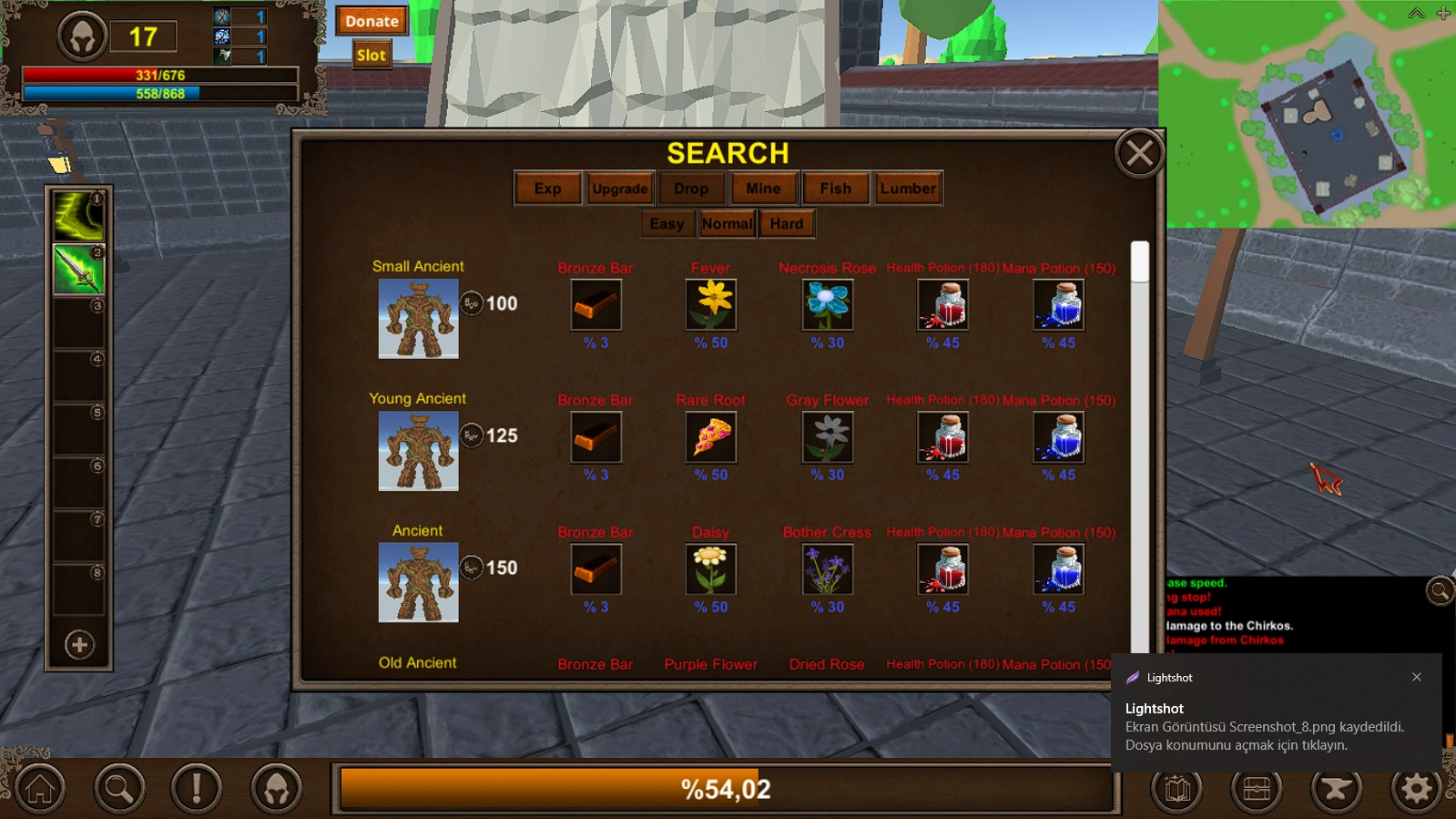
Task: Click the Slot button
Action: tap(370, 55)
